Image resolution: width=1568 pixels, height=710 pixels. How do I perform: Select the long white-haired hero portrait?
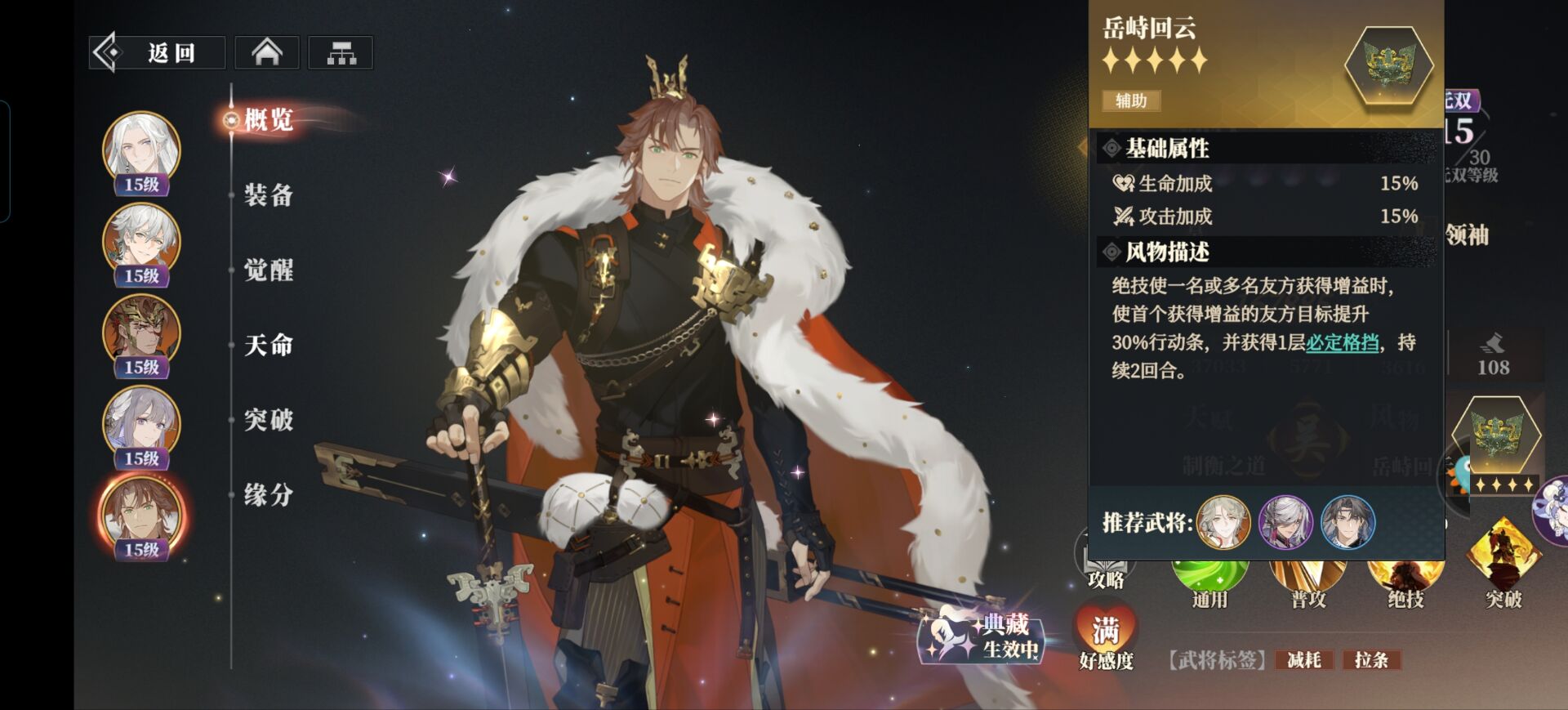pyautogui.click(x=141, y=151)
